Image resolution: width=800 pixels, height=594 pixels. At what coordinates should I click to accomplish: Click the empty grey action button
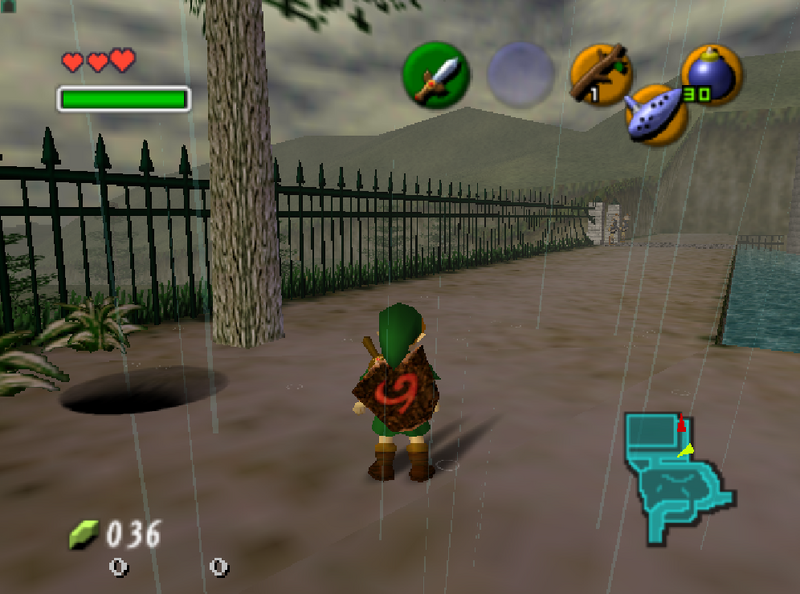(x=520, y=75)
